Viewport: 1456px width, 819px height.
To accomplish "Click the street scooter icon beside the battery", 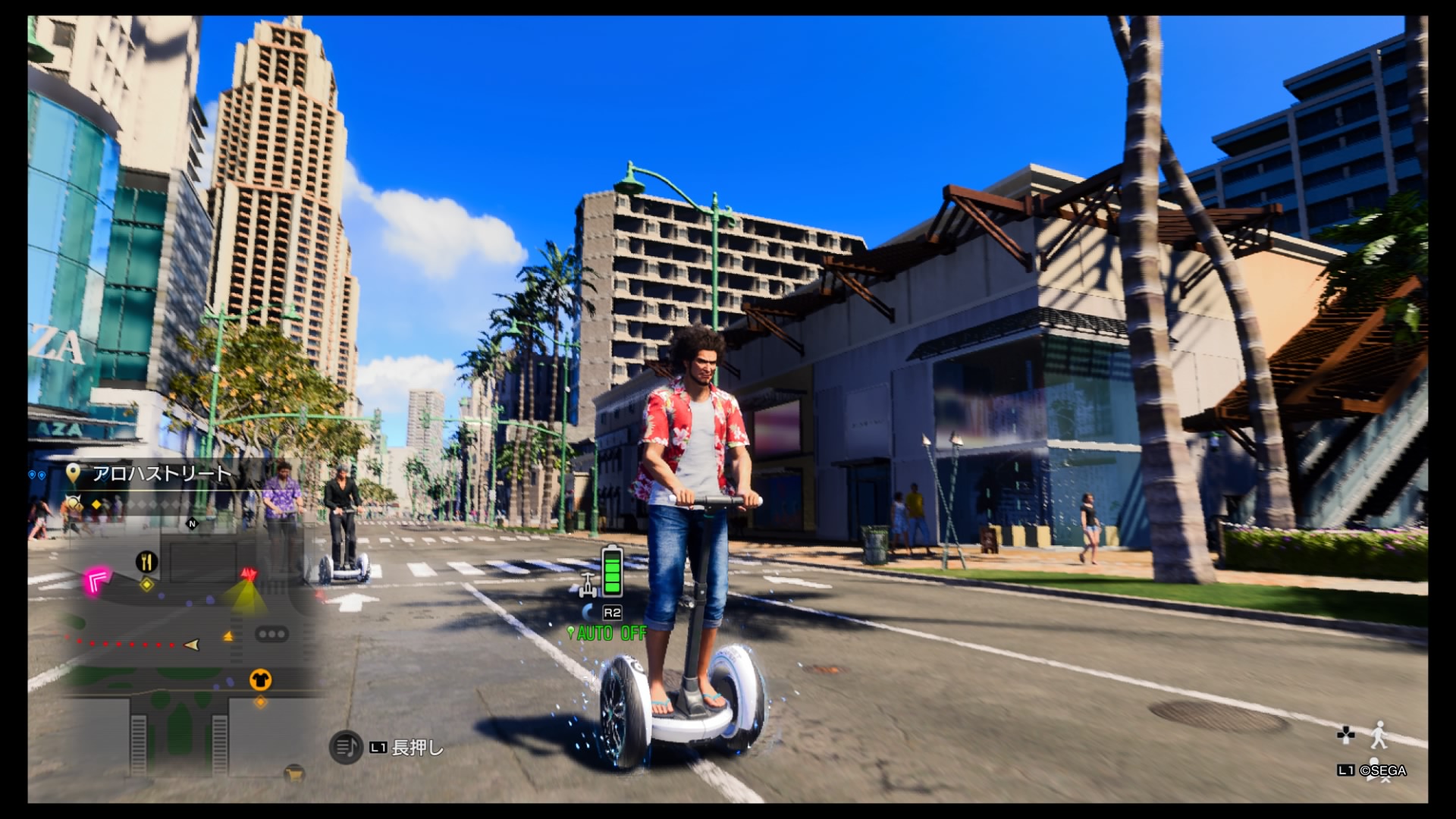I will 588,585.
